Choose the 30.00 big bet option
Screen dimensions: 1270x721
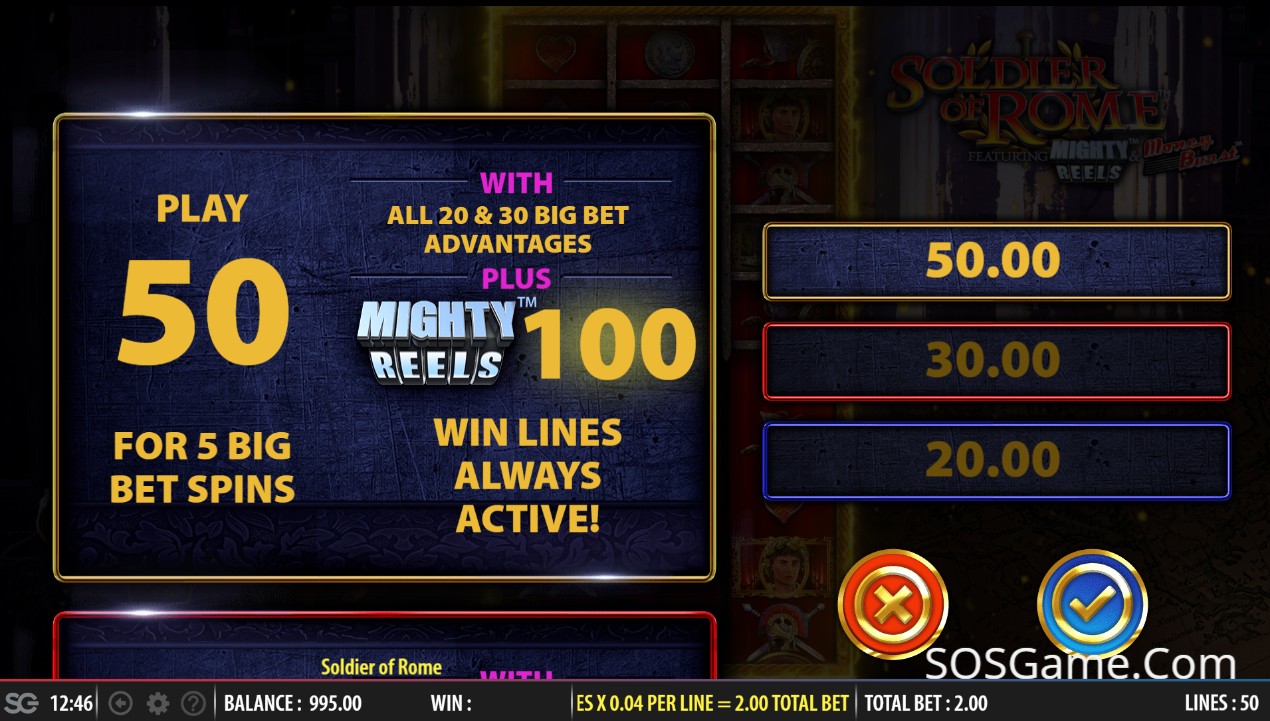pos(996,361)
